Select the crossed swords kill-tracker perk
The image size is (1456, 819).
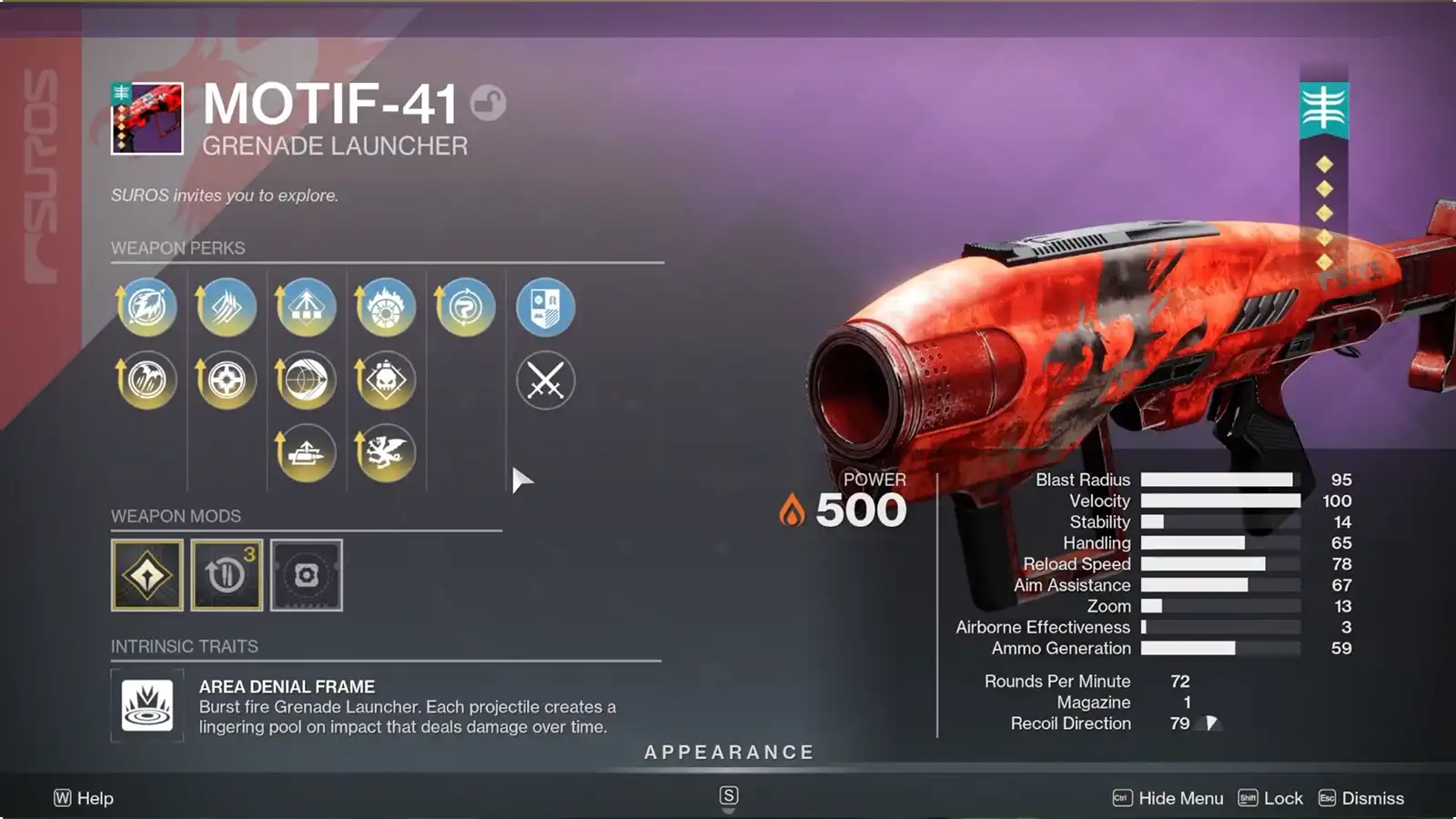(544, 380)
